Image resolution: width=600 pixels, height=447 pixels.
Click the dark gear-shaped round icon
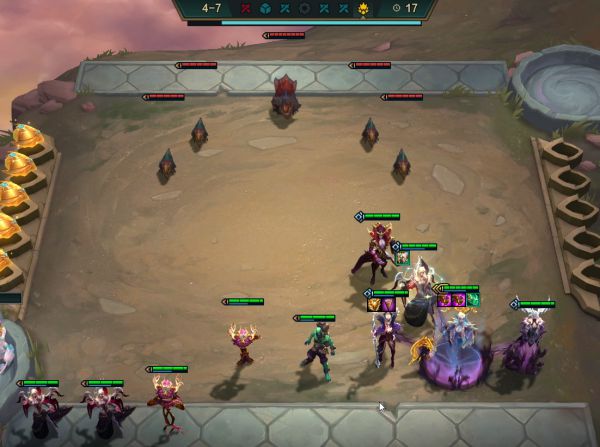coord(305,8)
